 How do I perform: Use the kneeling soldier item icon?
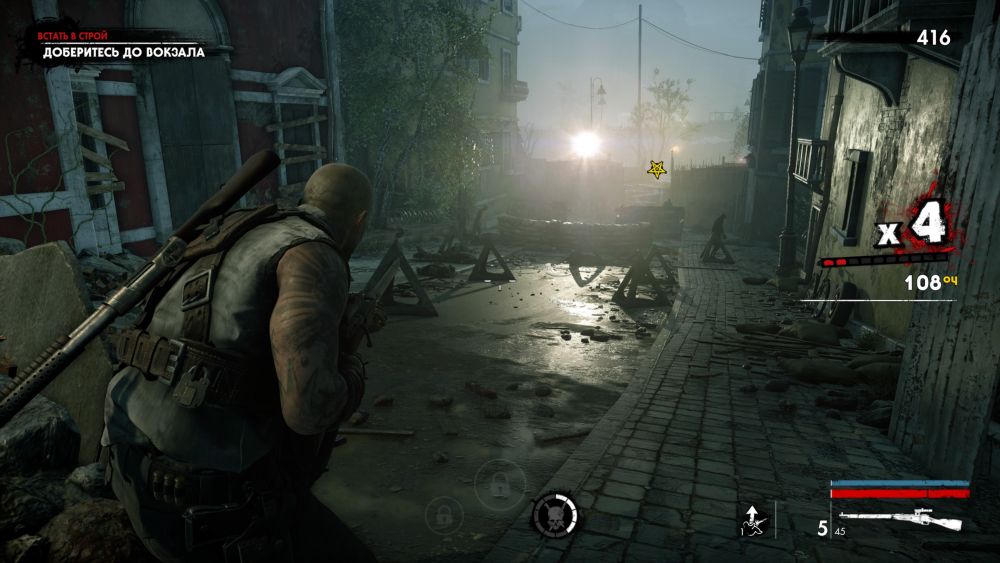pyautogui.click(x=751, y=519)
